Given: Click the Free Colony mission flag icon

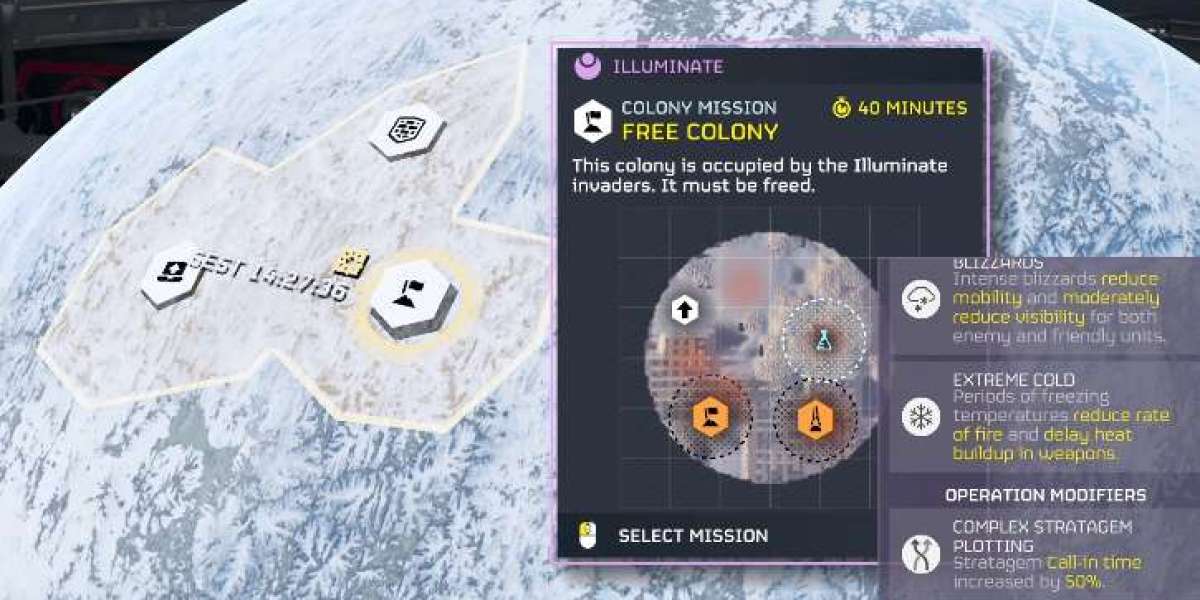Looking at the screenshot, I should (592, 120).
